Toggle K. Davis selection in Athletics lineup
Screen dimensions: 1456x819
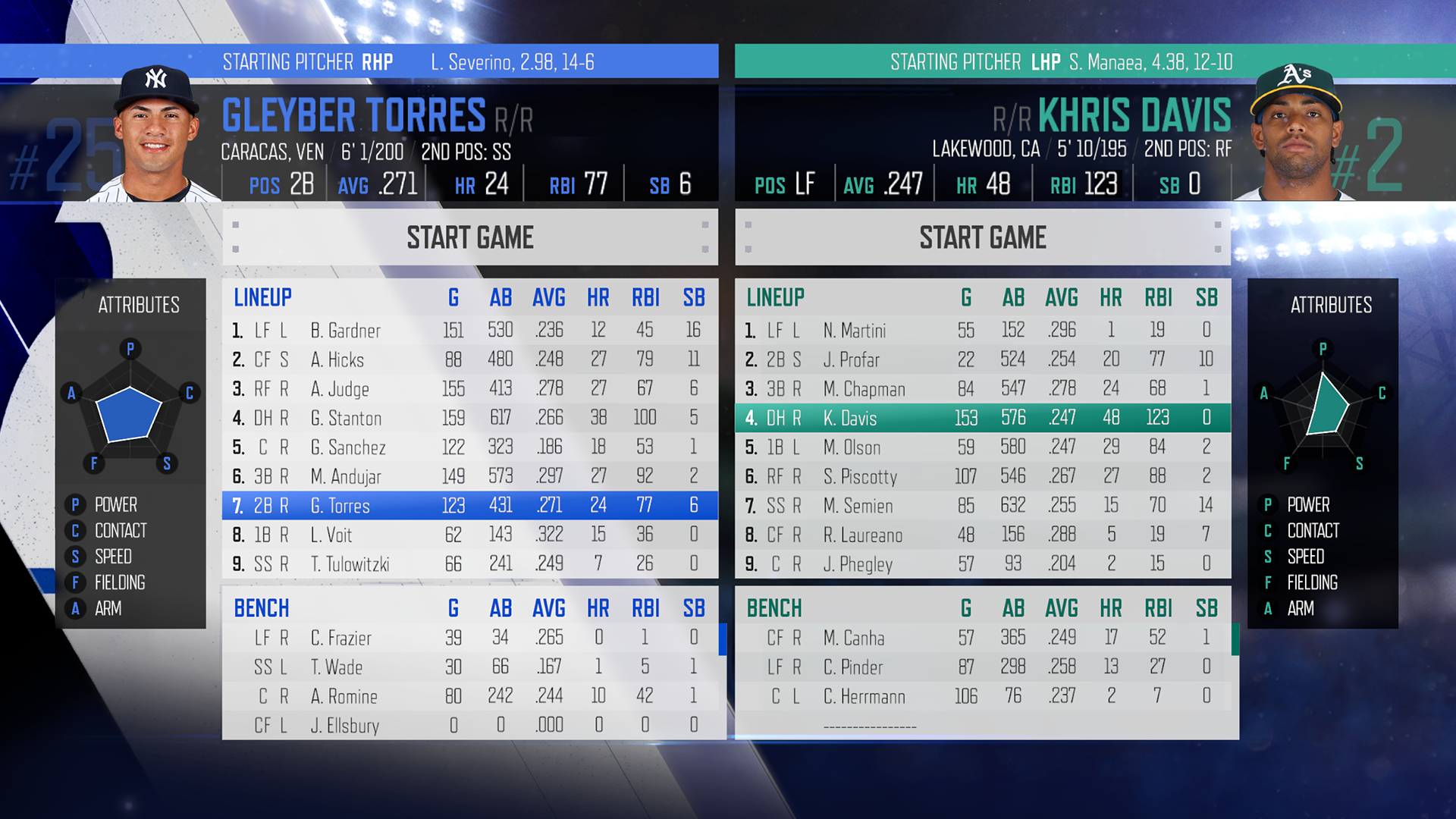pos(982,418)
